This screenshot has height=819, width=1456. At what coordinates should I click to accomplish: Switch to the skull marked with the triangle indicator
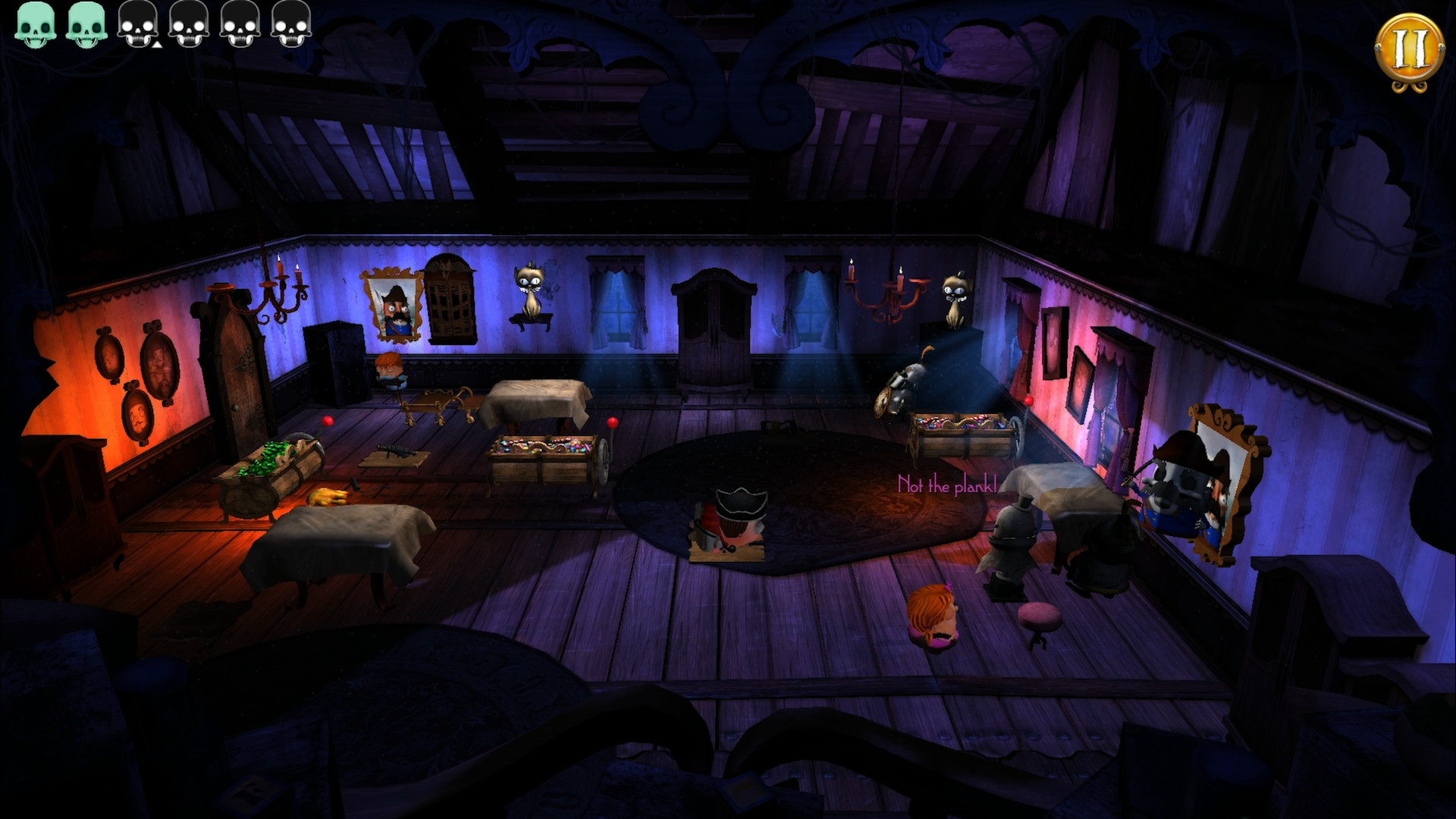pyautogui.click(x=138, y=24)
